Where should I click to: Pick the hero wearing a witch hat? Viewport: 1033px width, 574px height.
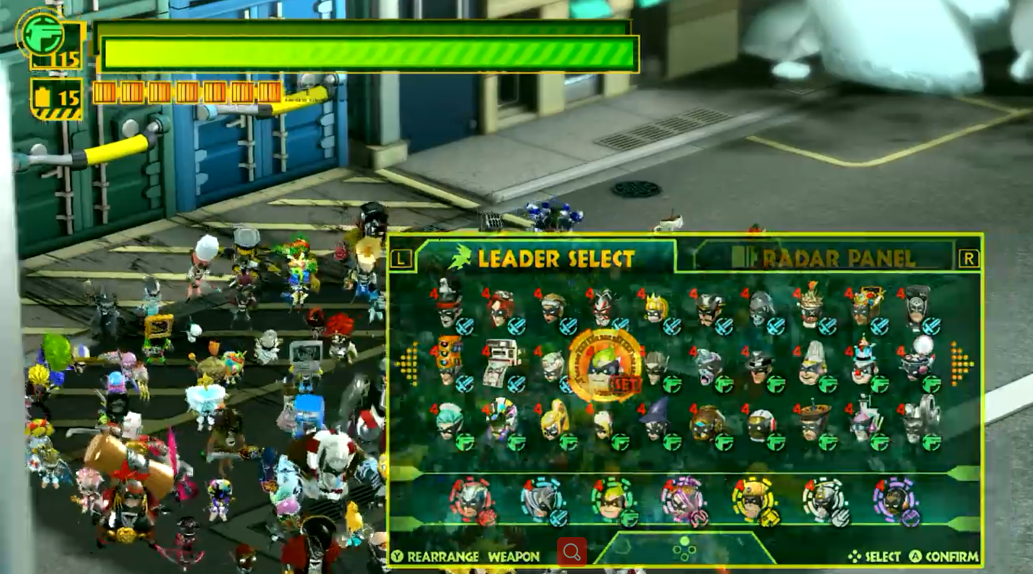656,417
